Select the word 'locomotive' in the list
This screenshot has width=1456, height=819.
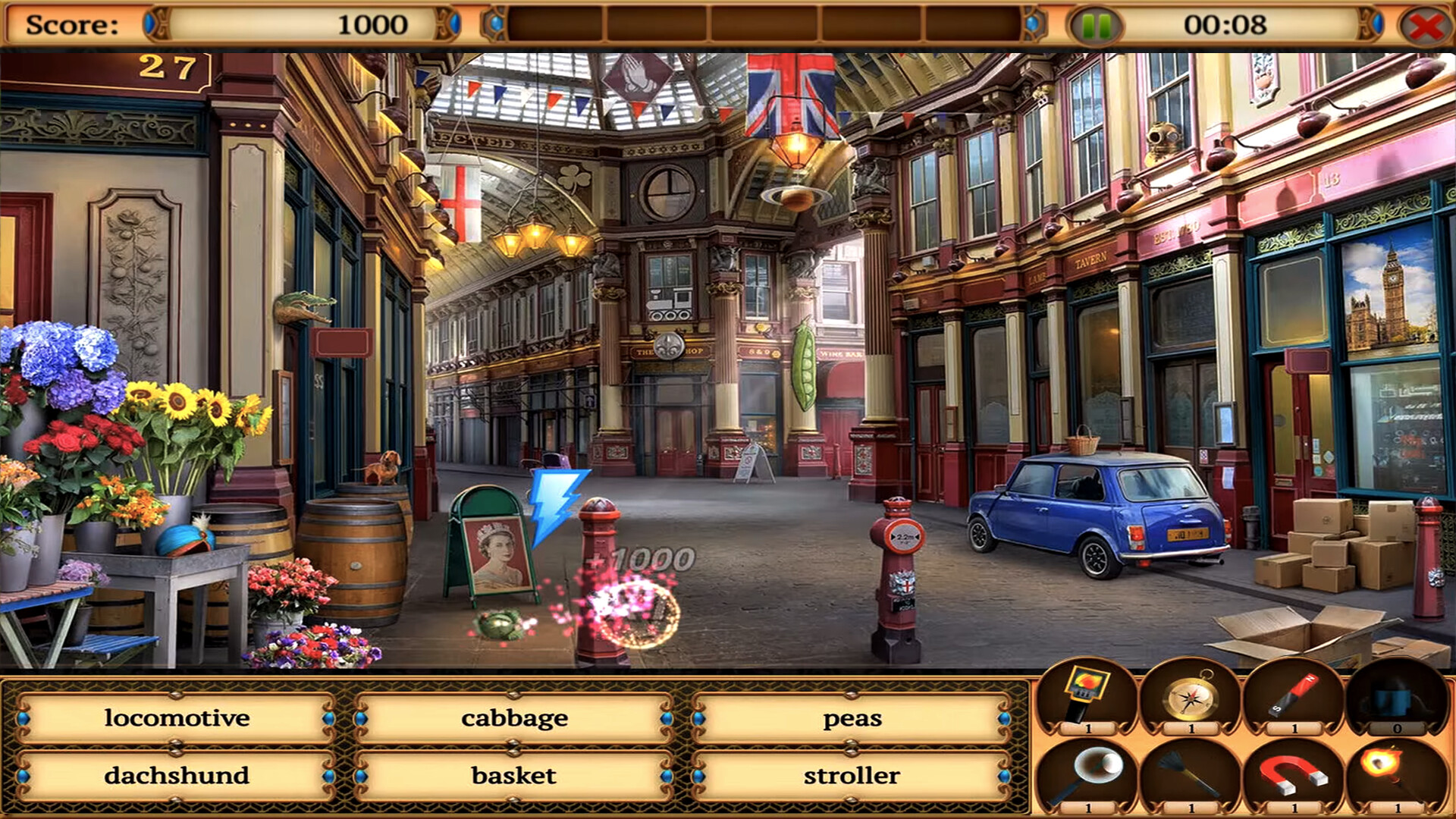(177, 717)
